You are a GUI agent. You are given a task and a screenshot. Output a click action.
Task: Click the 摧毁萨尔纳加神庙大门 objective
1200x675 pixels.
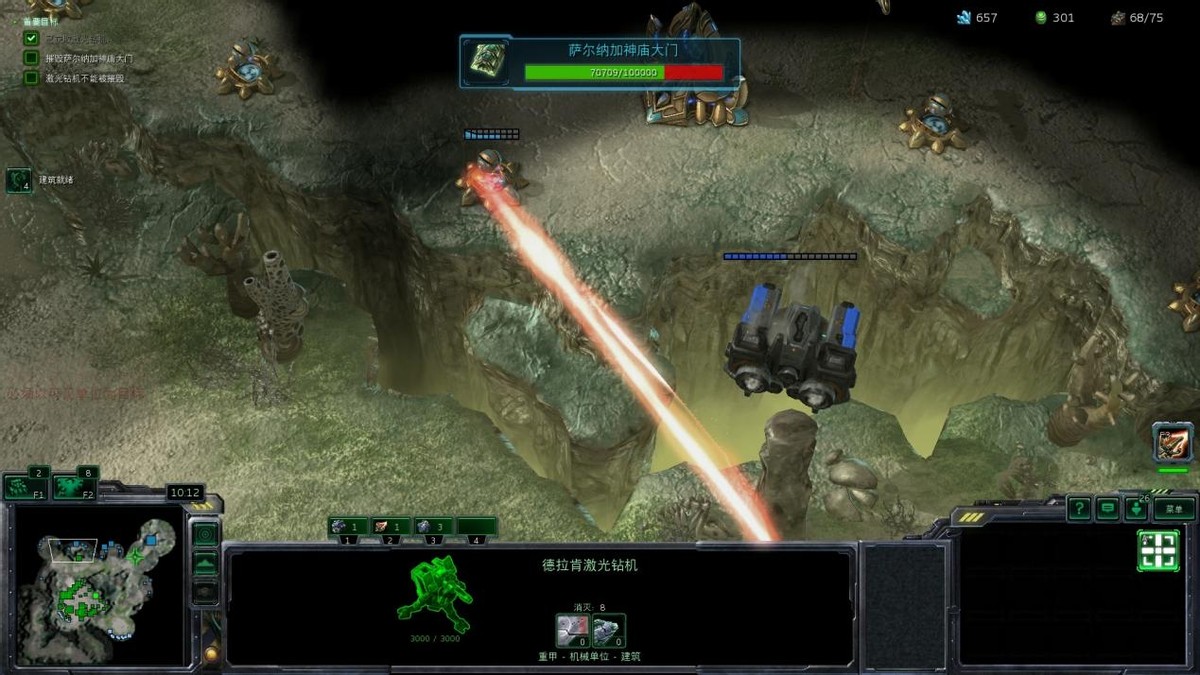click(x=88, y=58)
